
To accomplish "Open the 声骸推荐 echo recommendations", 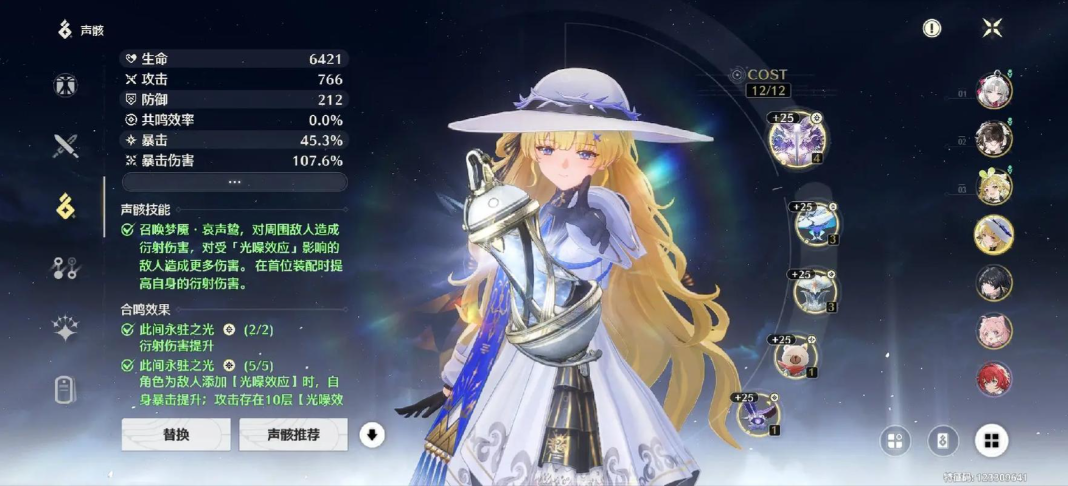I will [x=293, y=434].
